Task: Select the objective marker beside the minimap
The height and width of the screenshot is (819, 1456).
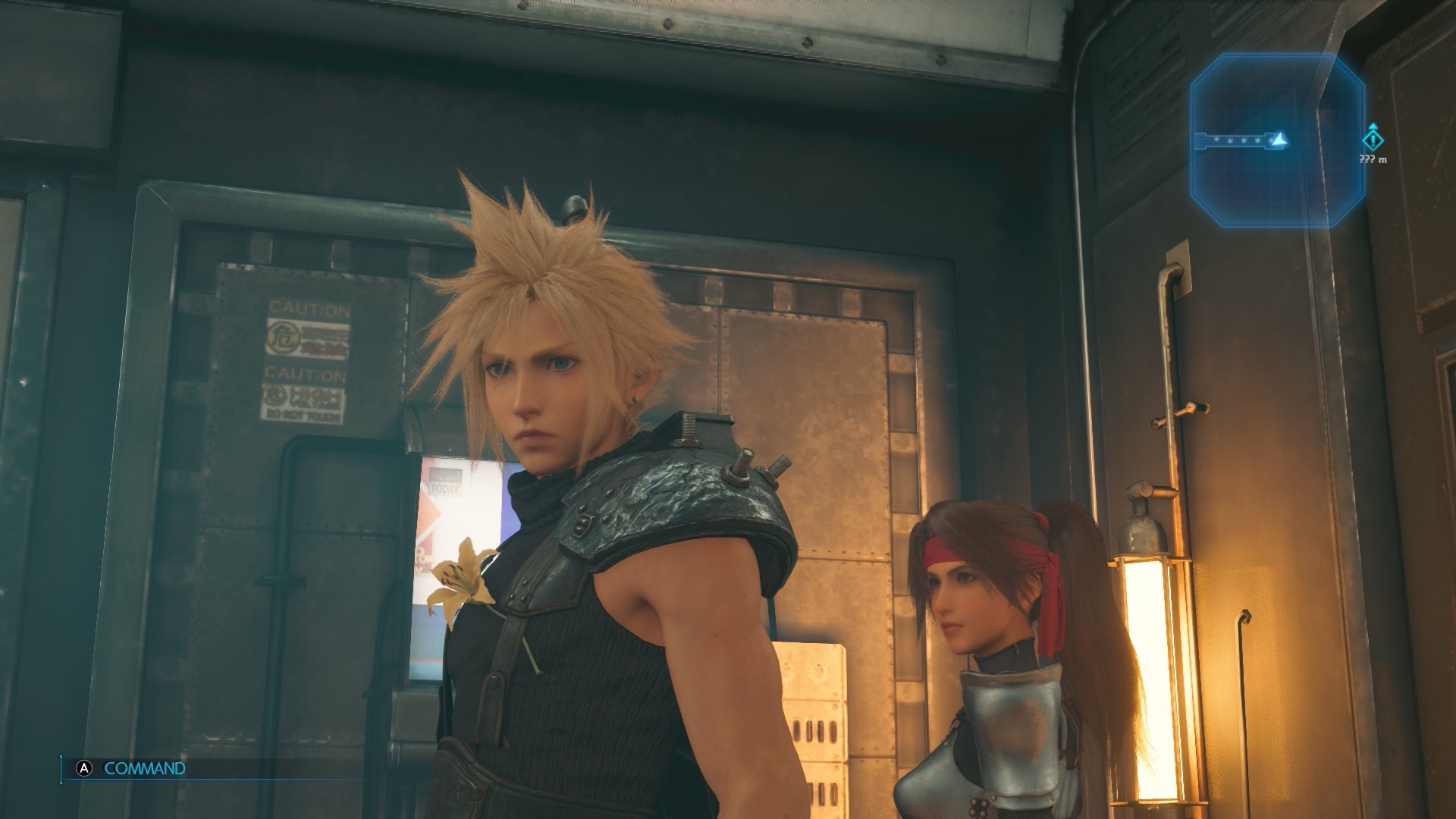Action: pyautogui.click(x=1373, y=140)
